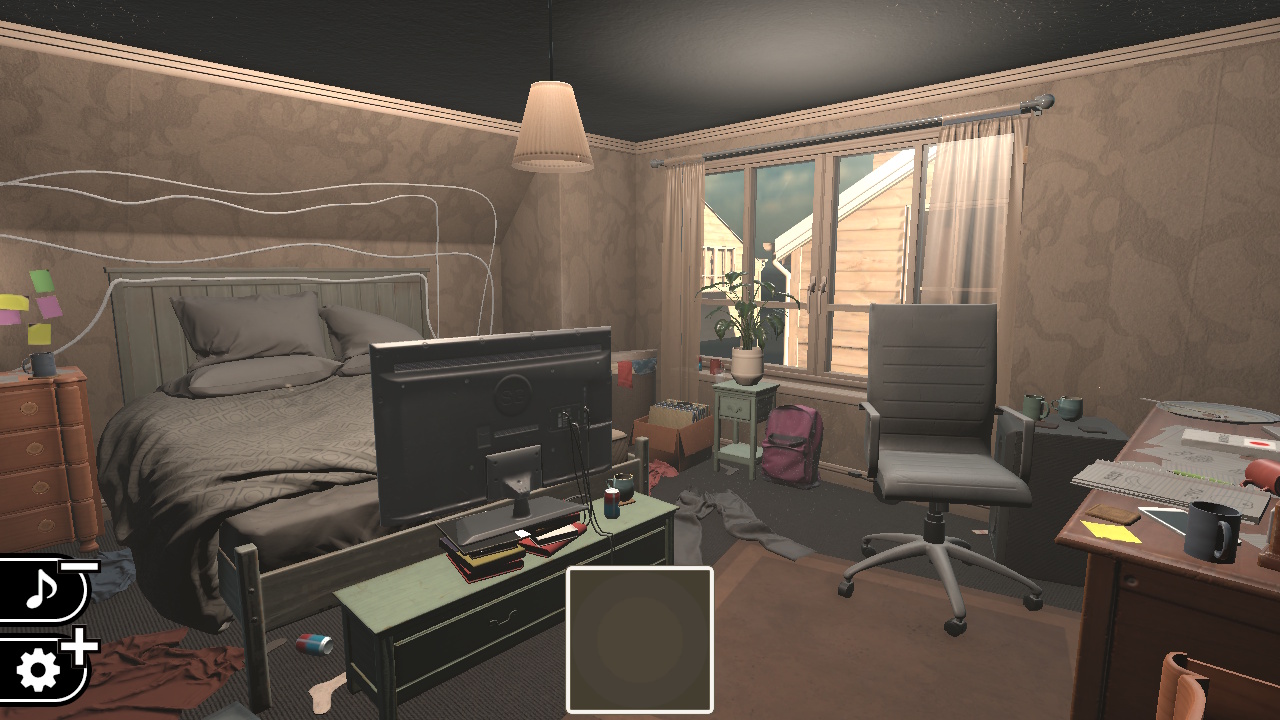Click the computer monitor on the green table
Screen dimensions: 1280x720
[x=490, y=420]
